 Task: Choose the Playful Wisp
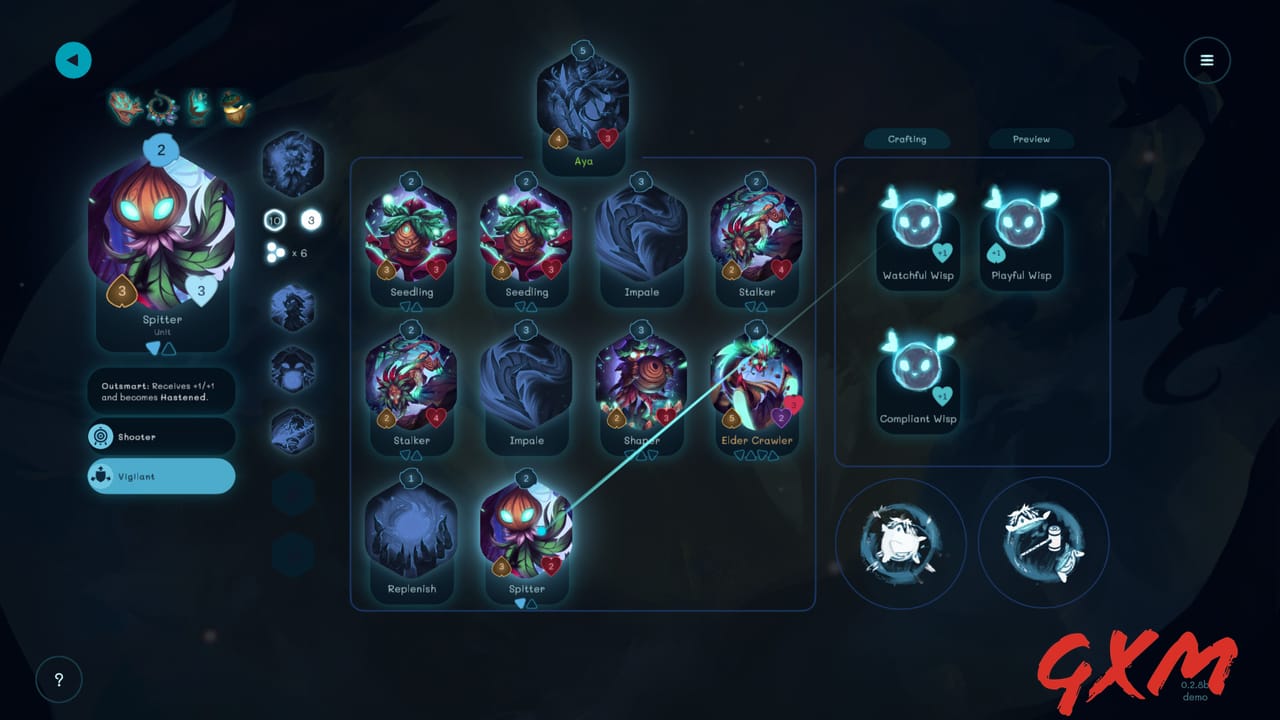tap(1021, 235)
